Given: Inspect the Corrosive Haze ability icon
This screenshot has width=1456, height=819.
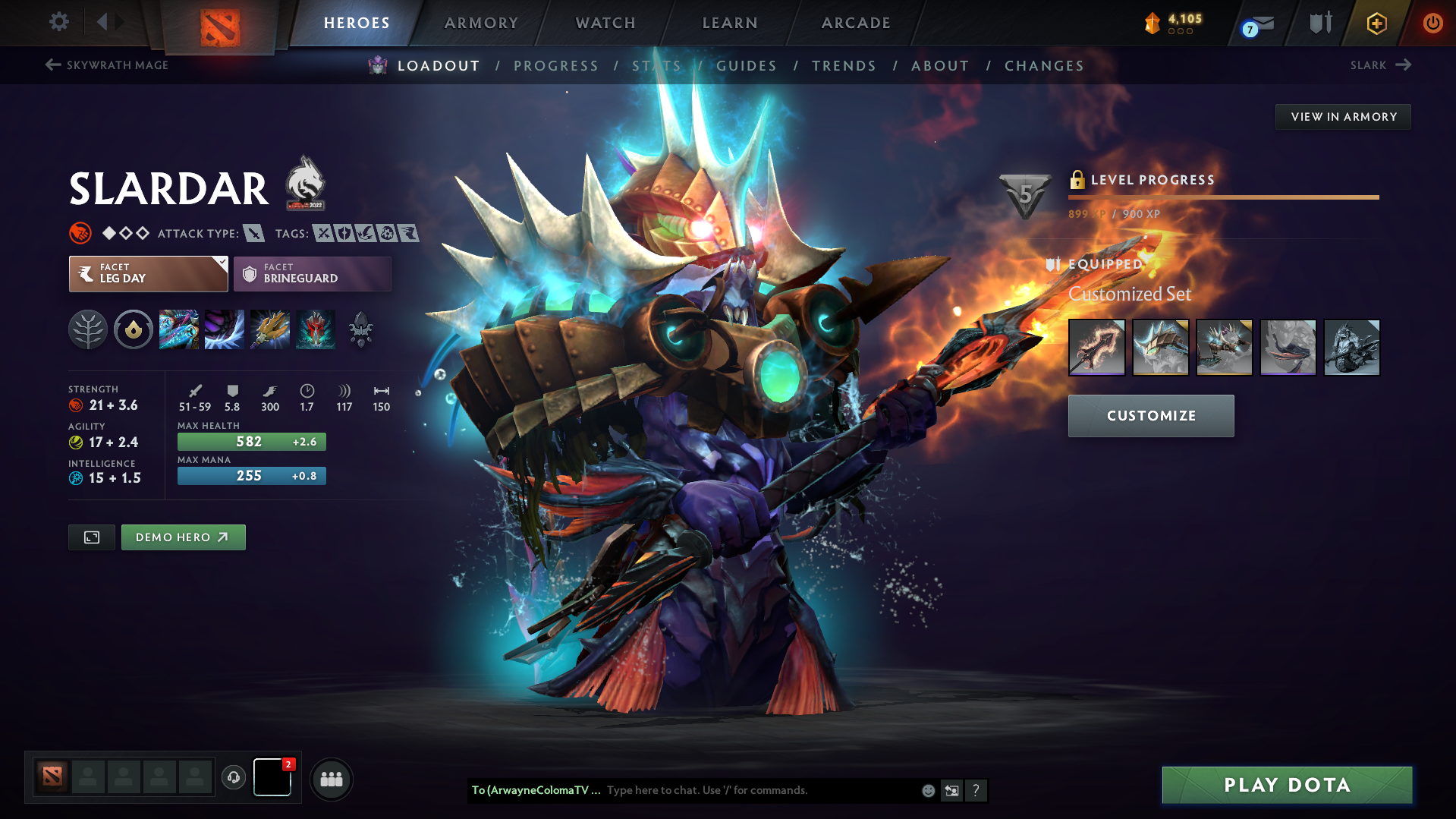Looking at the screenshot, I should click(x=315, y=329).
